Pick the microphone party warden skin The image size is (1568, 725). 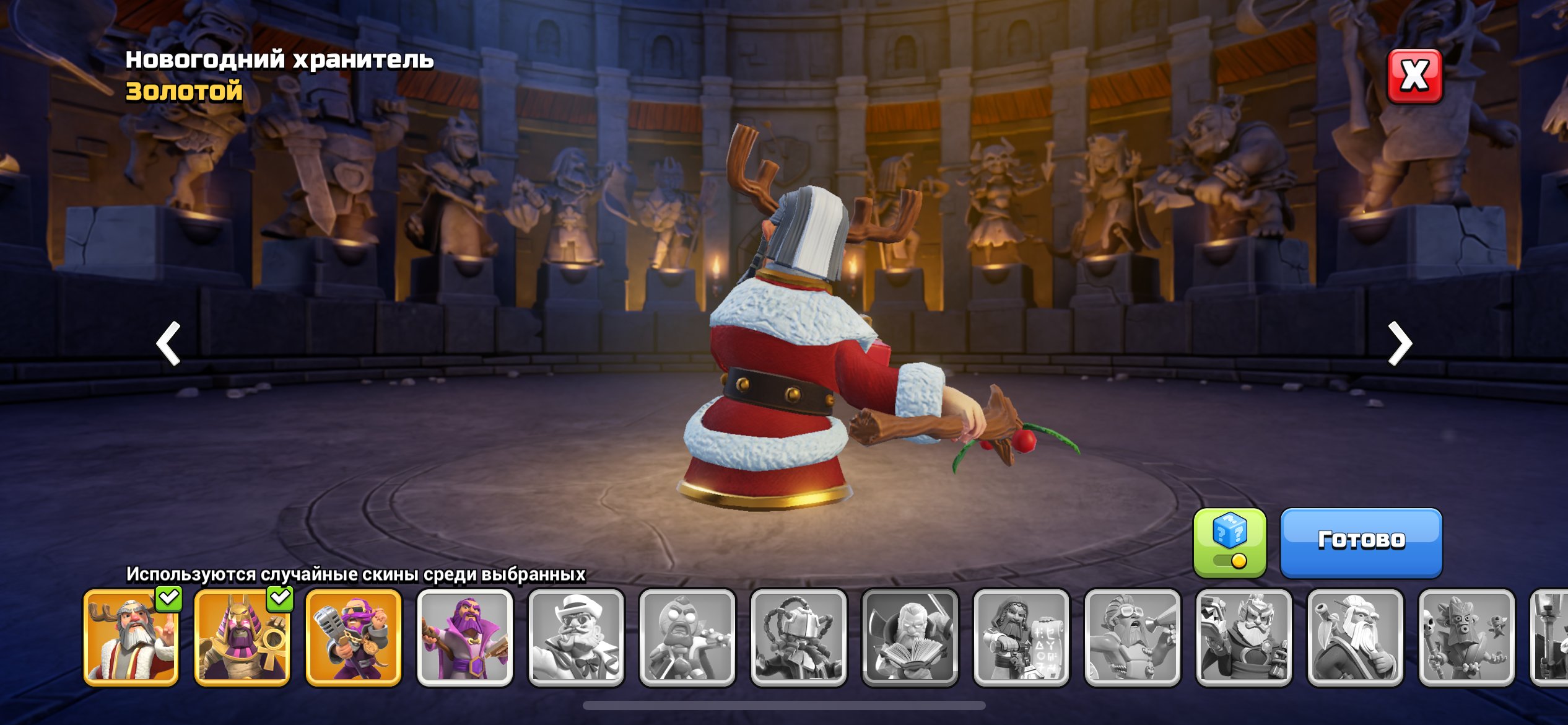click(354, 638)
